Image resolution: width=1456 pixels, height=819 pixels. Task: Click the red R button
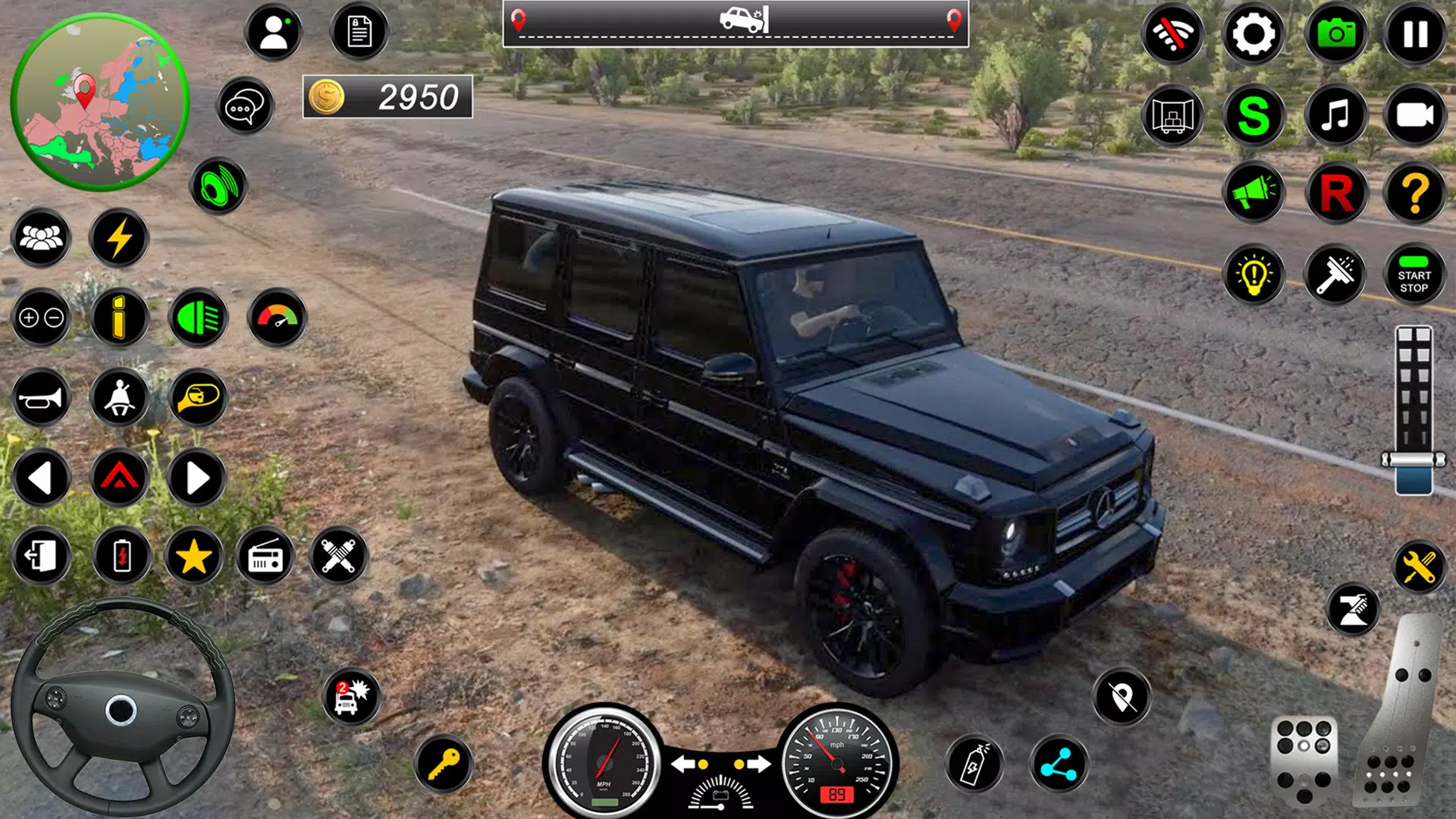pos(1335,193)
